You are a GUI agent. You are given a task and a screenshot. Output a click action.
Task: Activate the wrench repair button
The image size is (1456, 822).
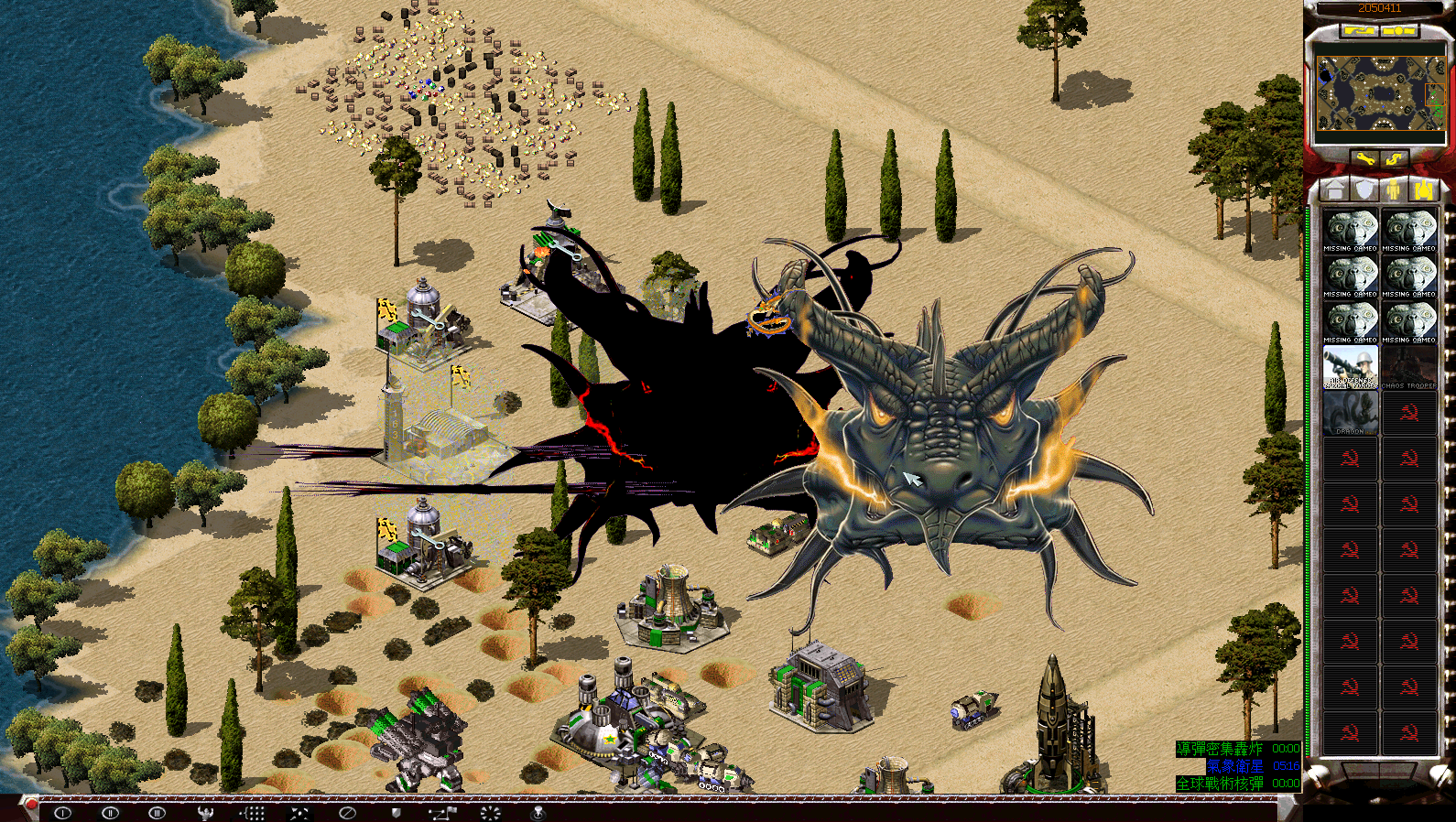tap(1365, 159)
